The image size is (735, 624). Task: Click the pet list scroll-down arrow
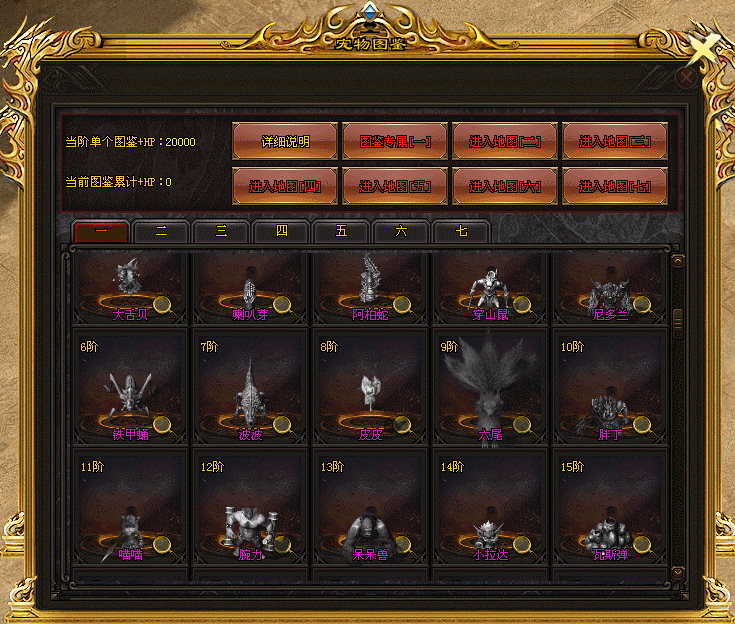pos(678,571)
